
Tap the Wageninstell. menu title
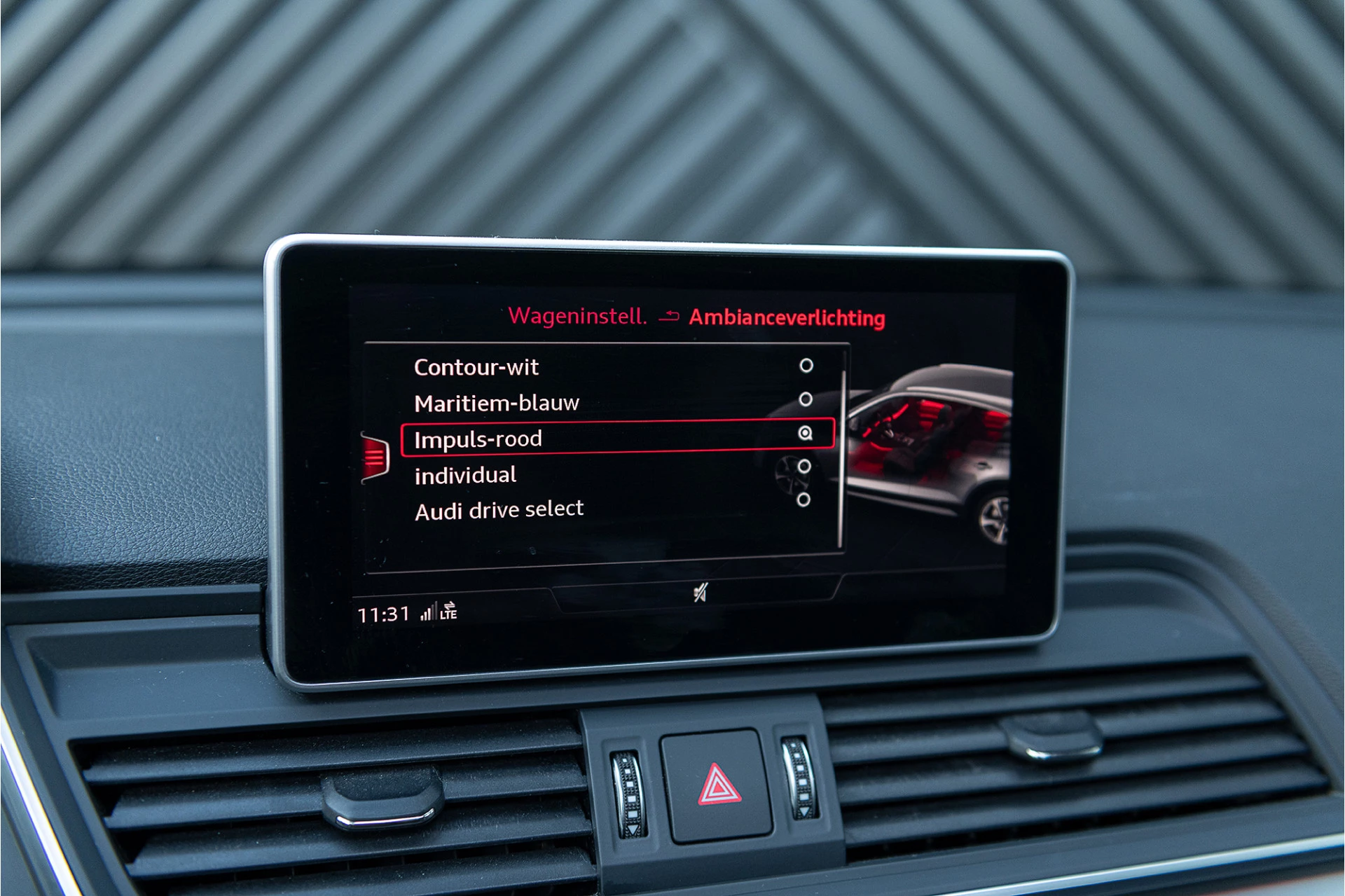tap(579, 317)
